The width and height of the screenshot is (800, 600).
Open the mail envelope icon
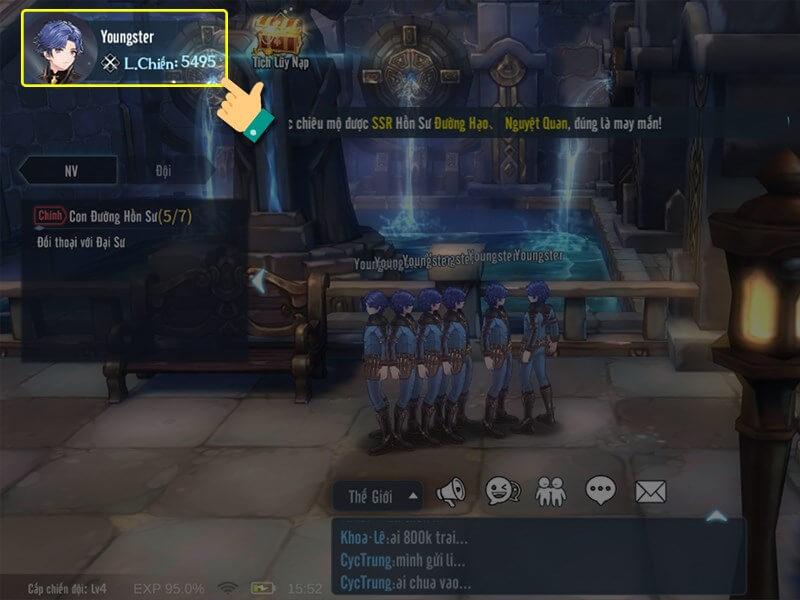tap(650, 491)
